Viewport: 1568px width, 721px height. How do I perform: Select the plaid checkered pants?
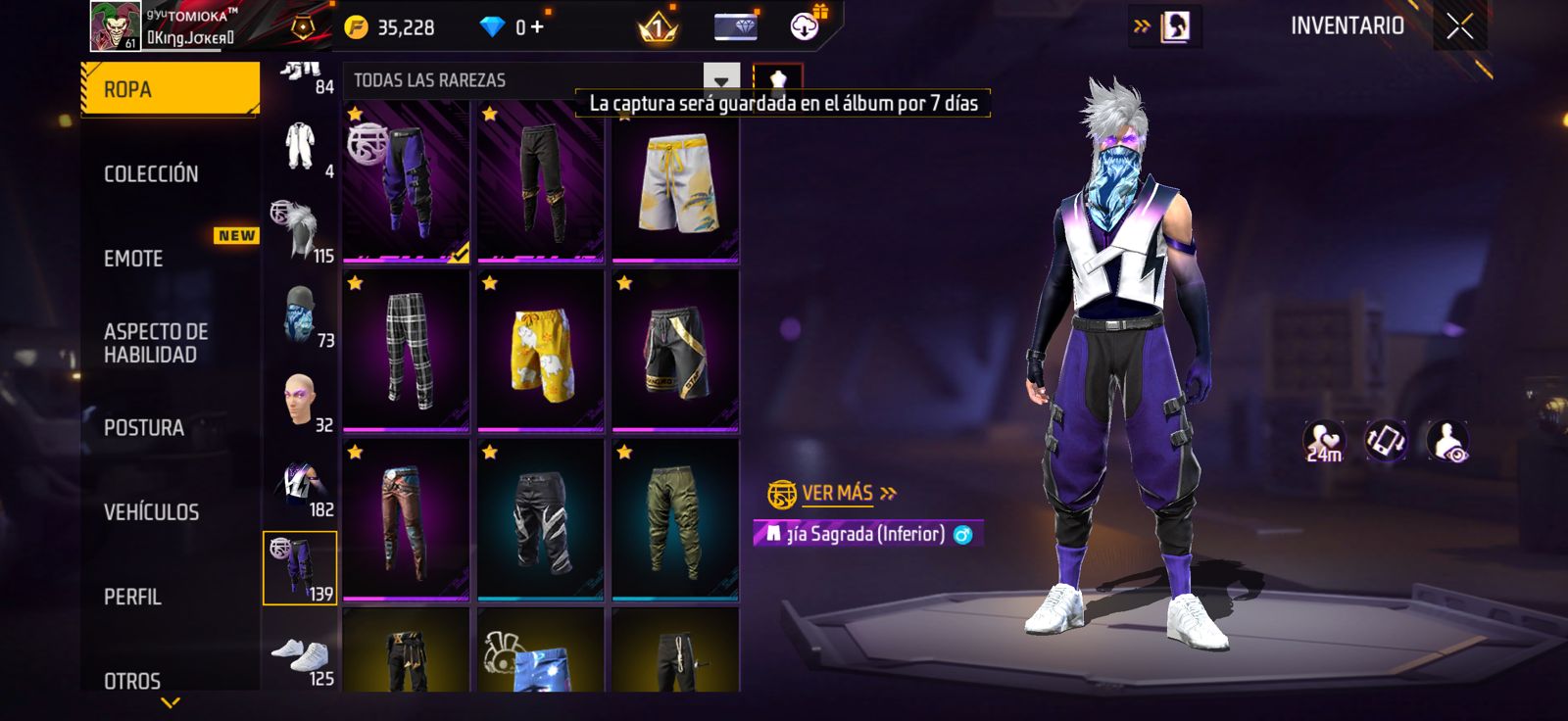(x=406, y=351)
